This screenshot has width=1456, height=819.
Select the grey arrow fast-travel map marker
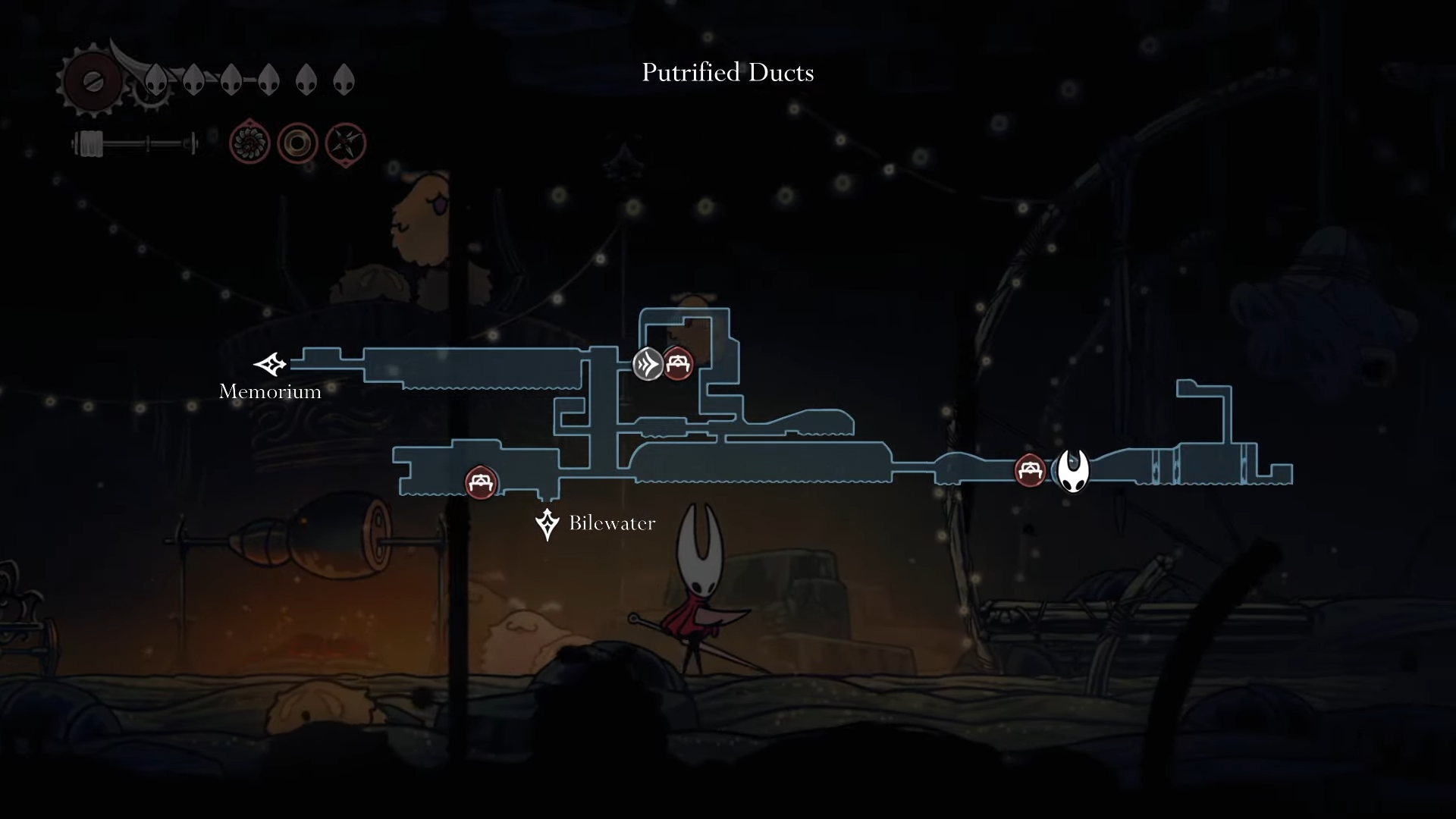tap(648, 365)
